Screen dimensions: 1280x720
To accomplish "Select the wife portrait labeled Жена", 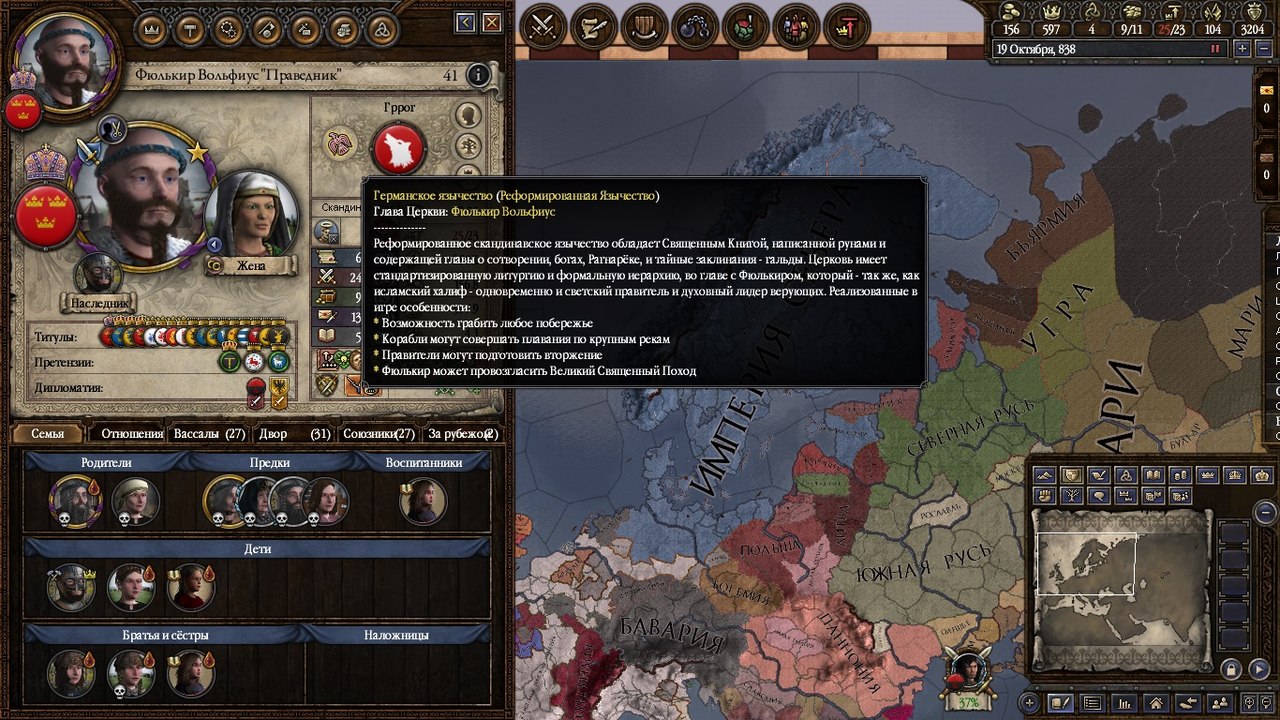I will [x=250, y=216].
